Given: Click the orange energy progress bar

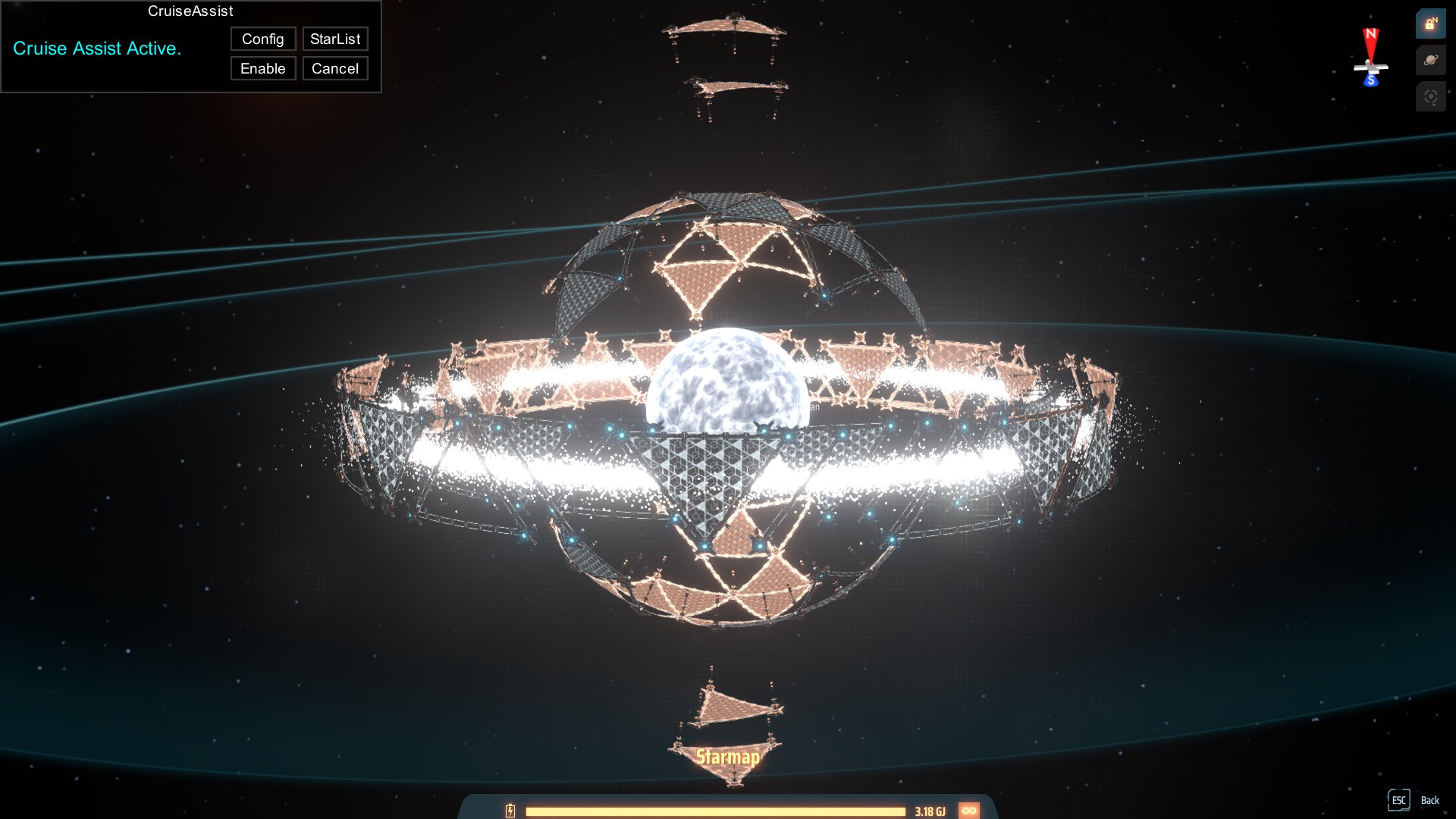Looking at the screenshot, I should click(x=717, y=811).
